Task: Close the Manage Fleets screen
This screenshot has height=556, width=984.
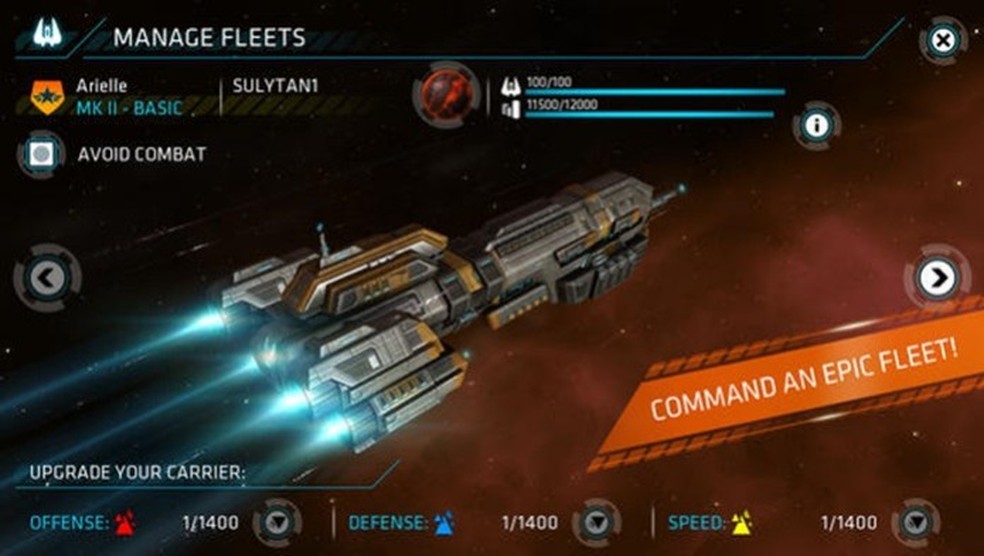Action: [x=942, y=40]
